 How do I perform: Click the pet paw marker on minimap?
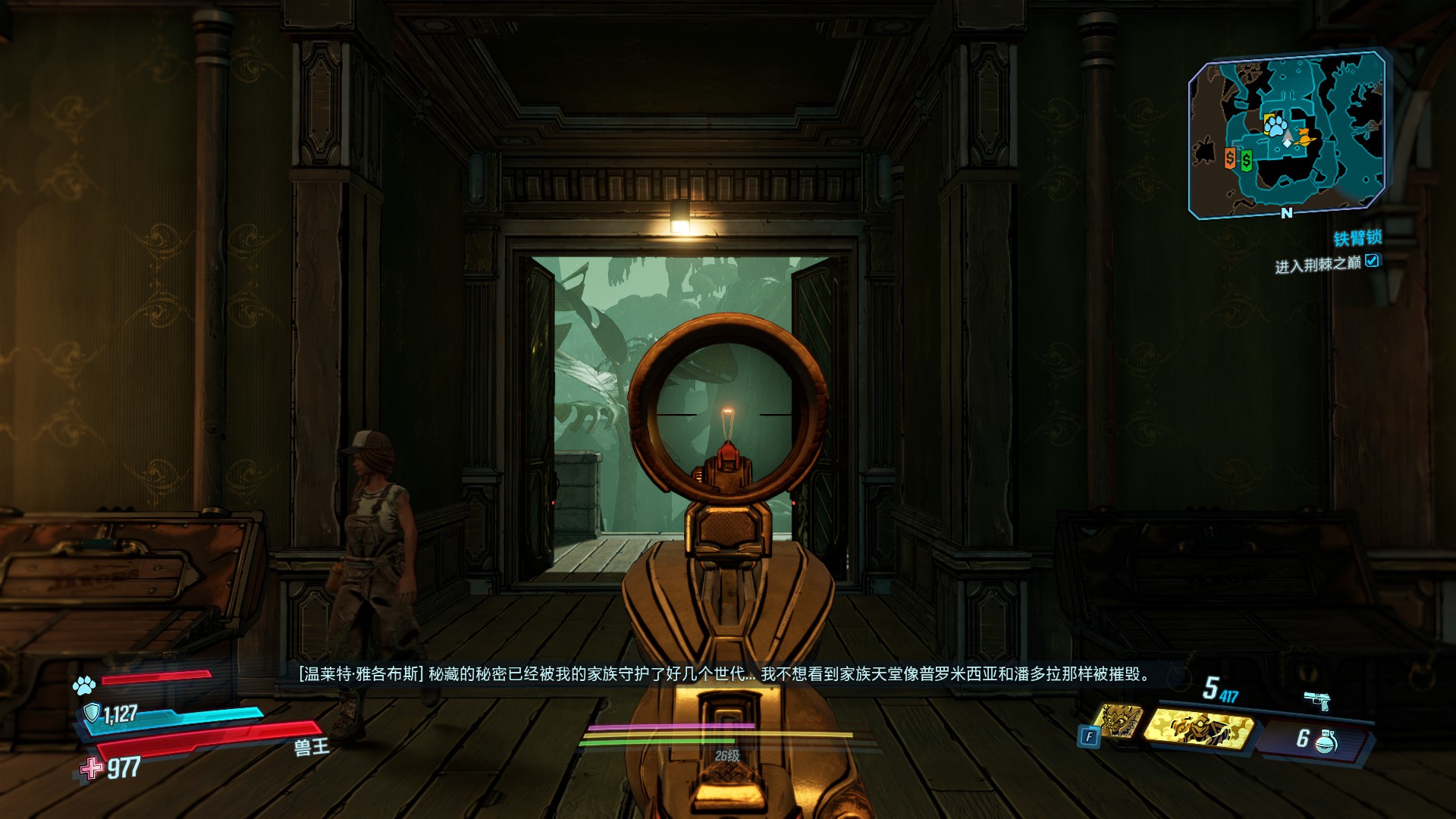tap(1276, 124)
